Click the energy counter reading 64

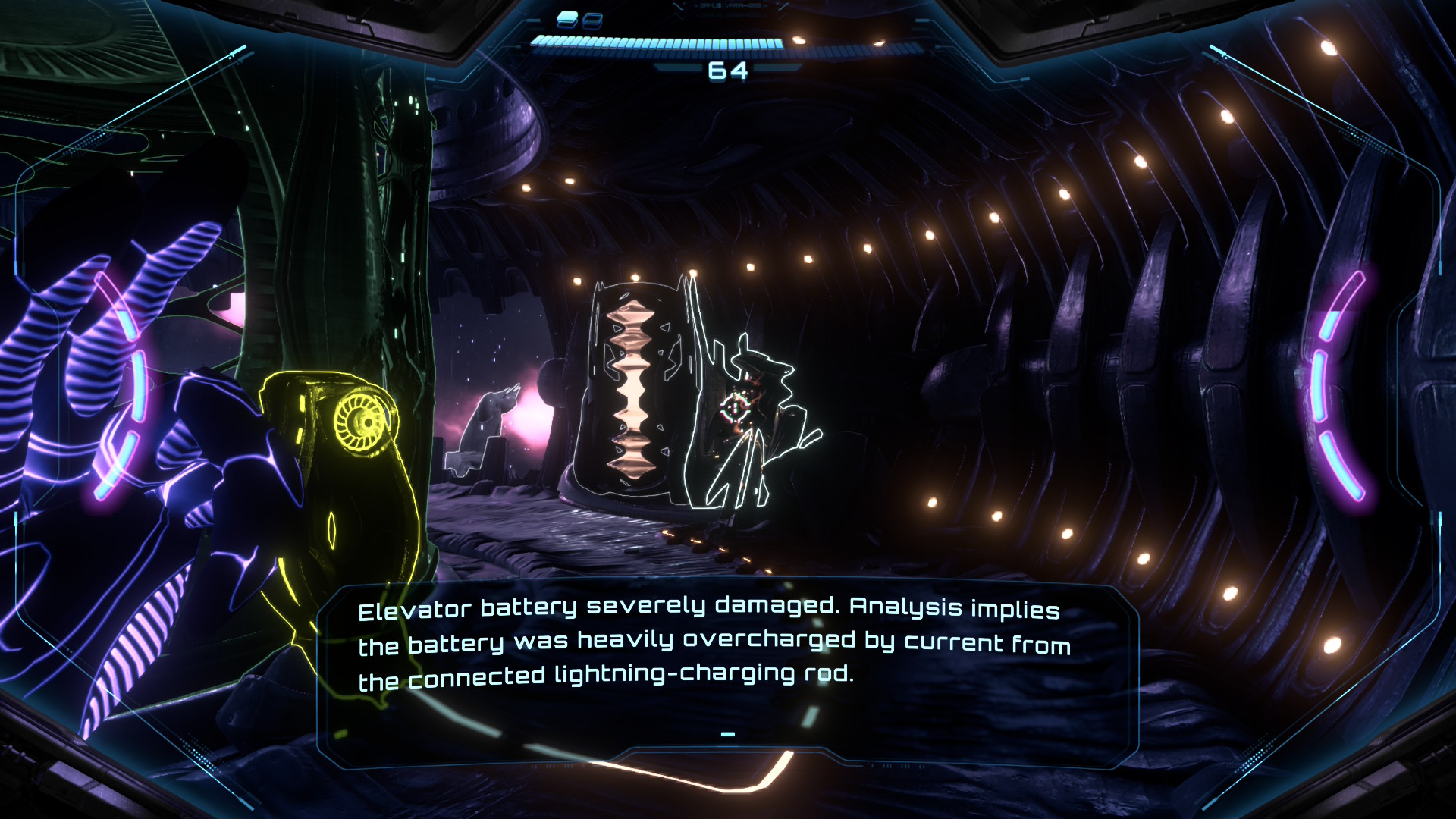point(728,72)
